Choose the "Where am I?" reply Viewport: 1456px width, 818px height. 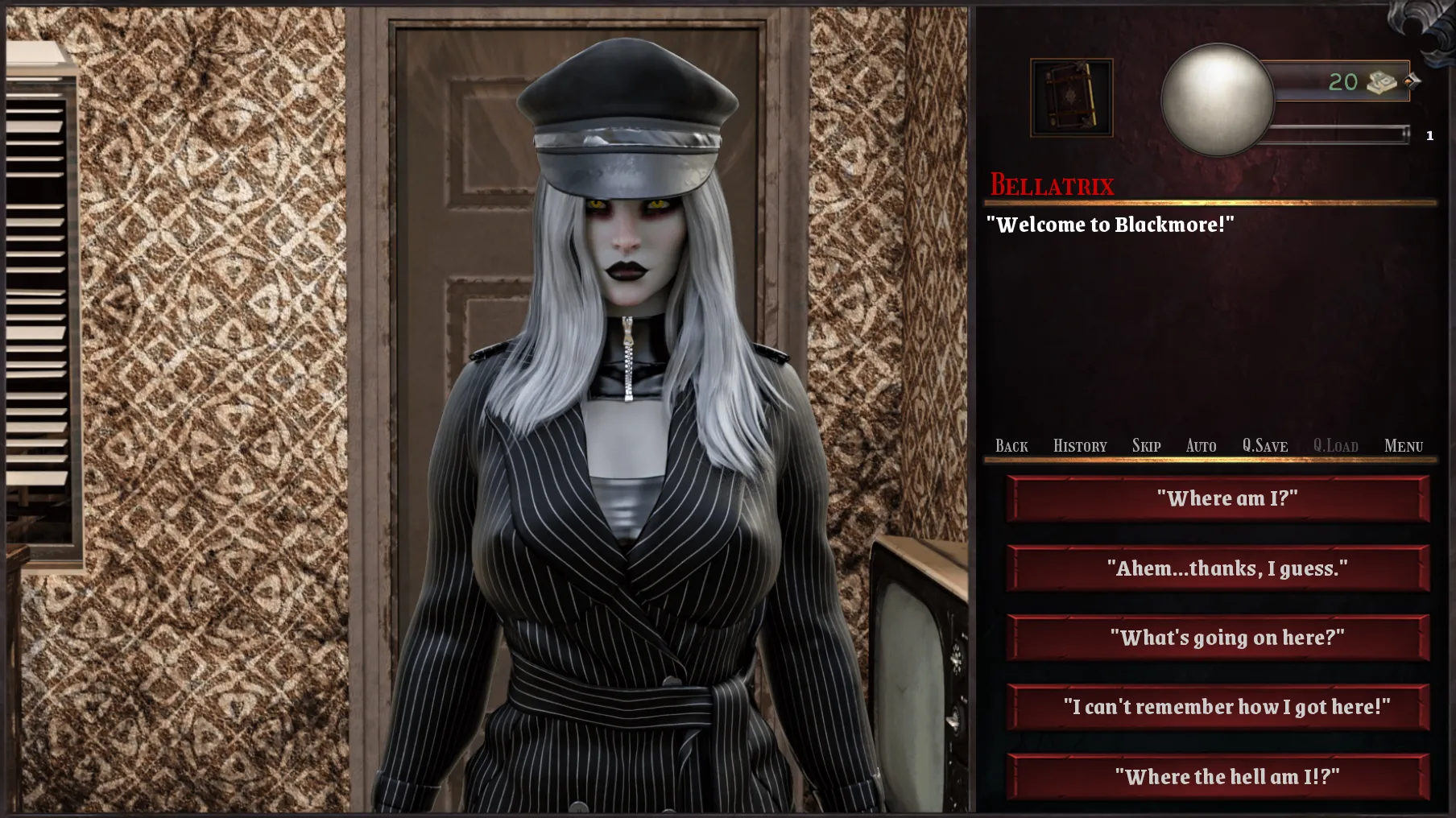(1218, 498)
